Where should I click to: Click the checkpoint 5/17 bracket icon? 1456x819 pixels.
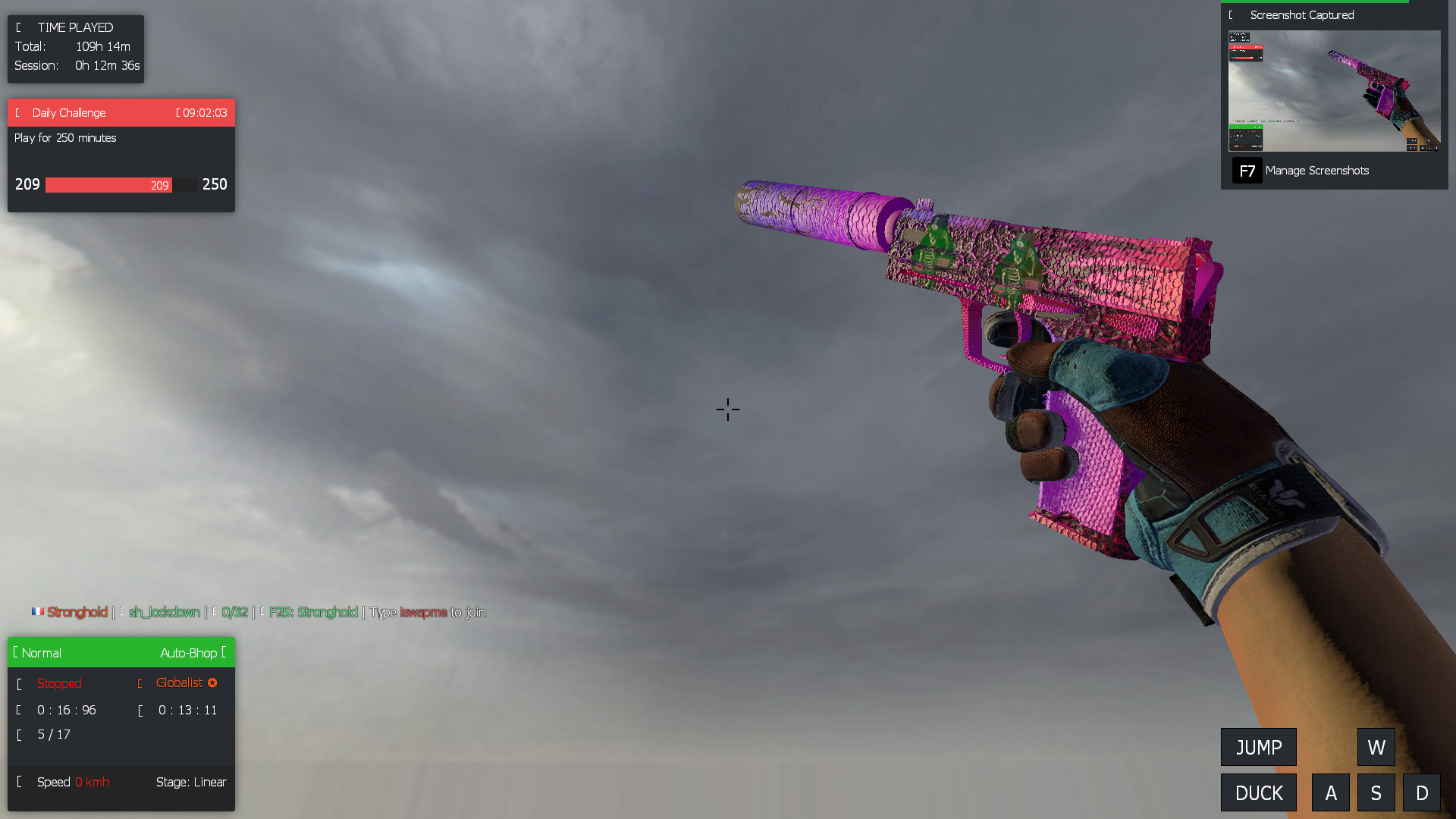[19, 734]
